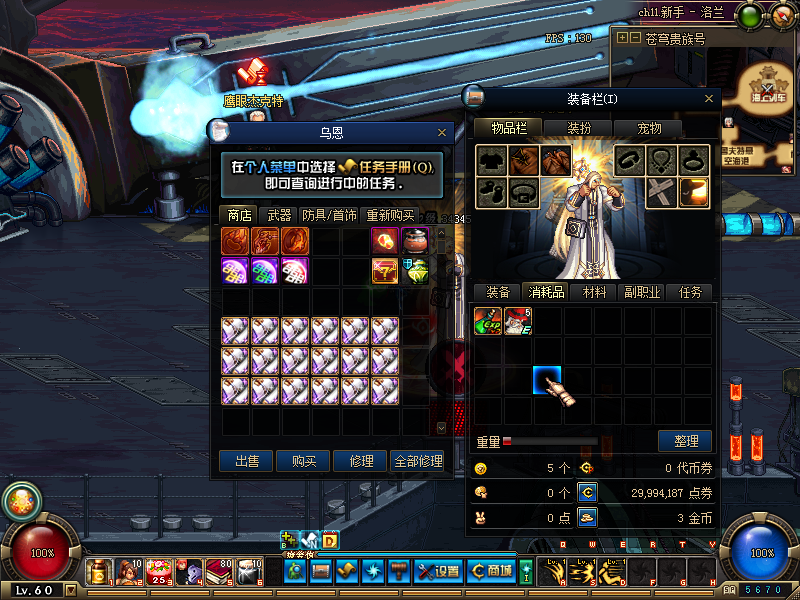This screenshot has height=600, width=800.
Task: Open the 防具/首饰 shop tab
Action: (329, 215)
